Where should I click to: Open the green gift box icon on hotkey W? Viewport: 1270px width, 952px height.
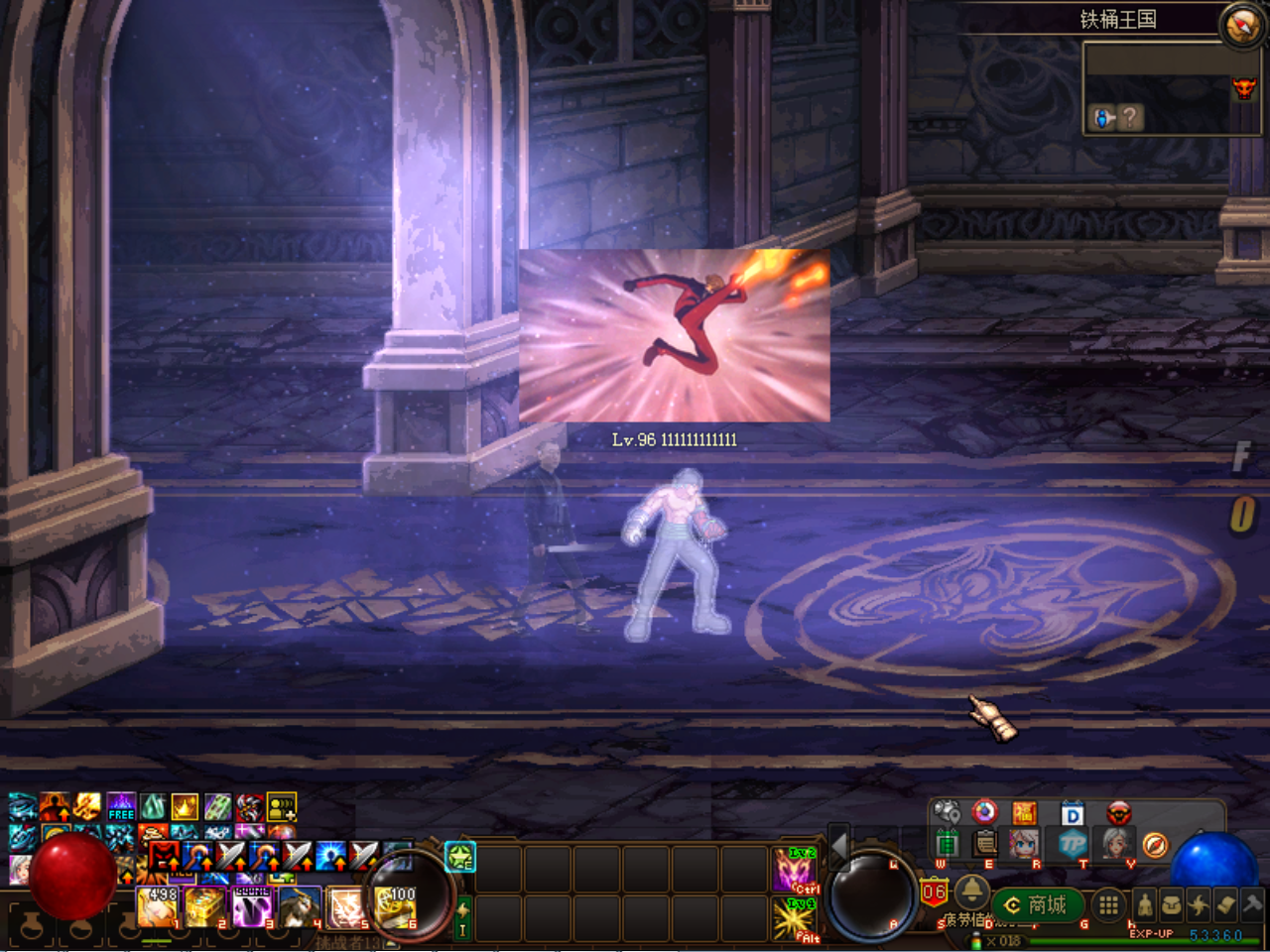click(x=949, y=845)
